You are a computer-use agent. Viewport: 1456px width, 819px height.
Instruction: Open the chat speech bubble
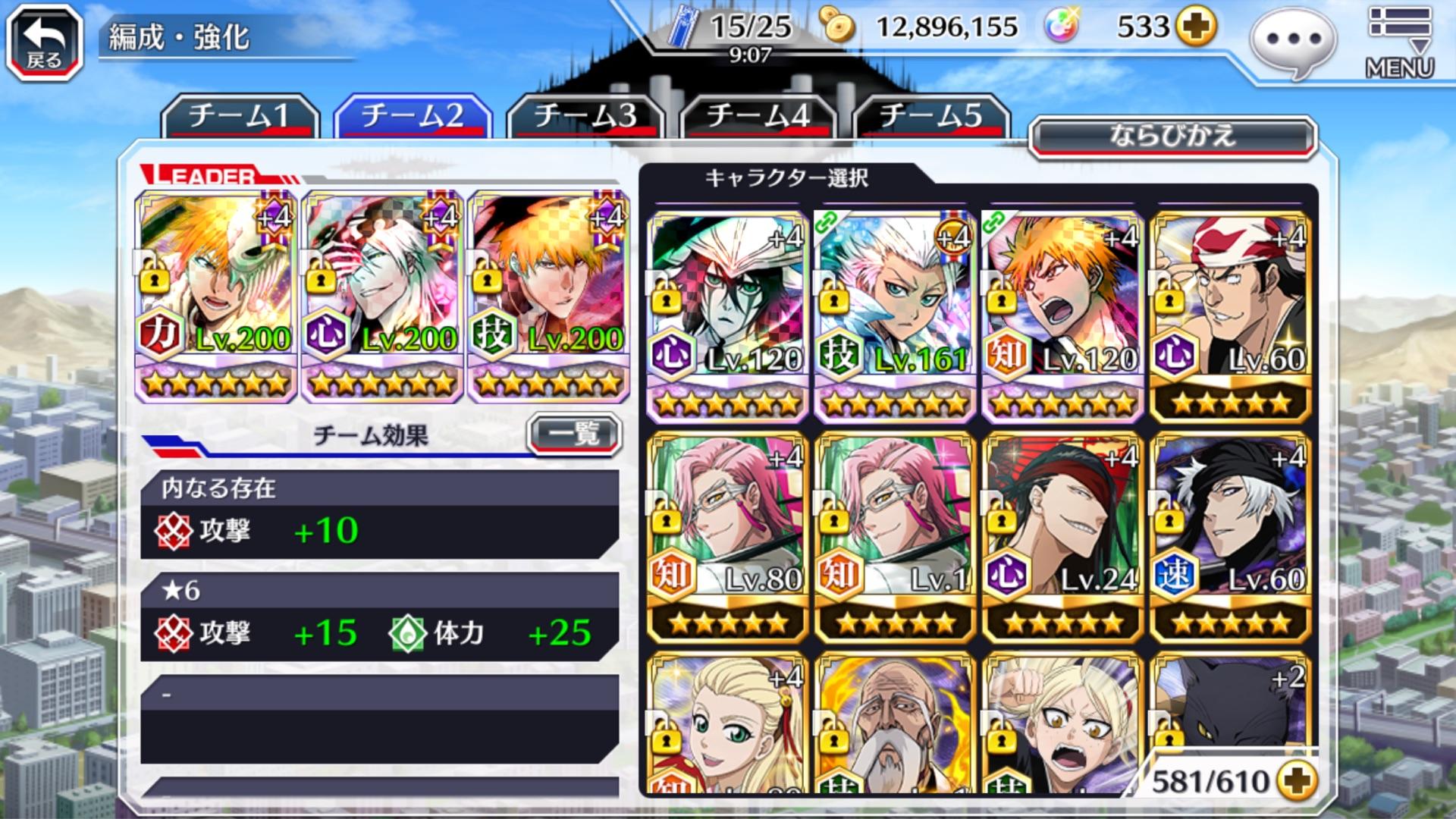click(1293, 41)
